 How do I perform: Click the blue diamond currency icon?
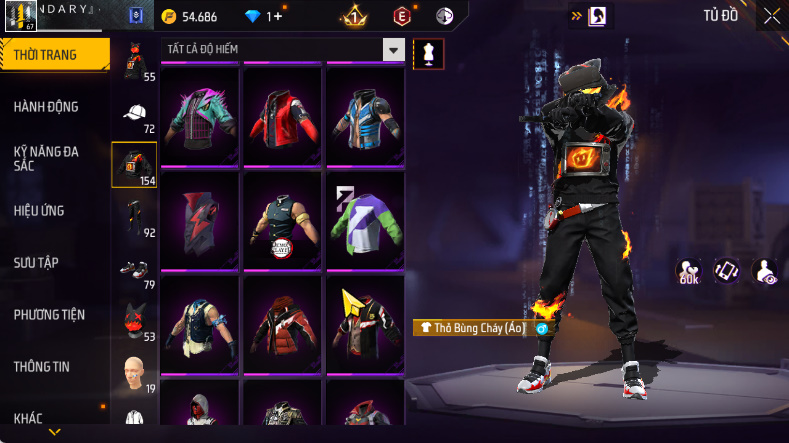coord(252,17)
